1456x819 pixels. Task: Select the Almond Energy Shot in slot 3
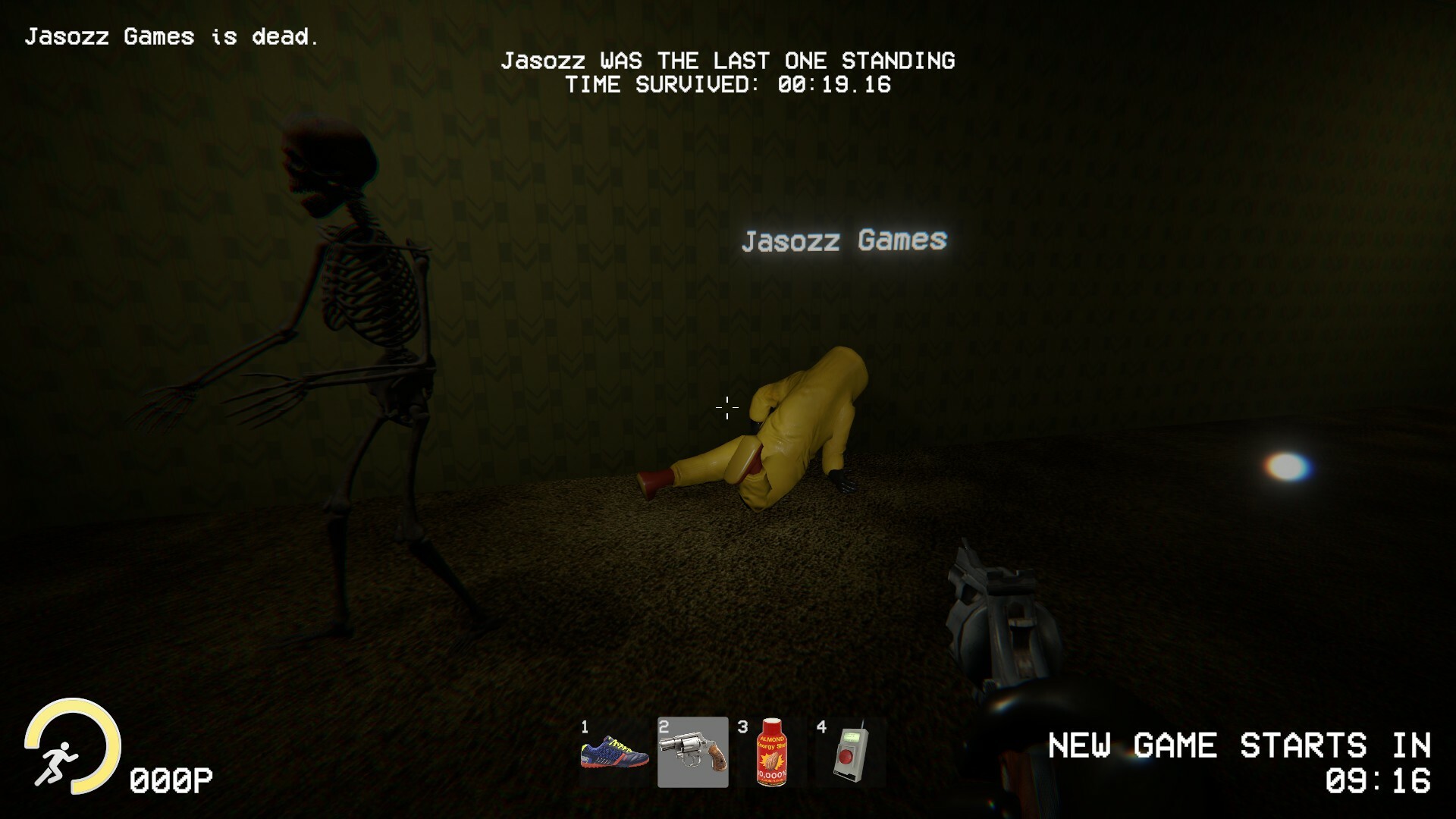(770, 753)
